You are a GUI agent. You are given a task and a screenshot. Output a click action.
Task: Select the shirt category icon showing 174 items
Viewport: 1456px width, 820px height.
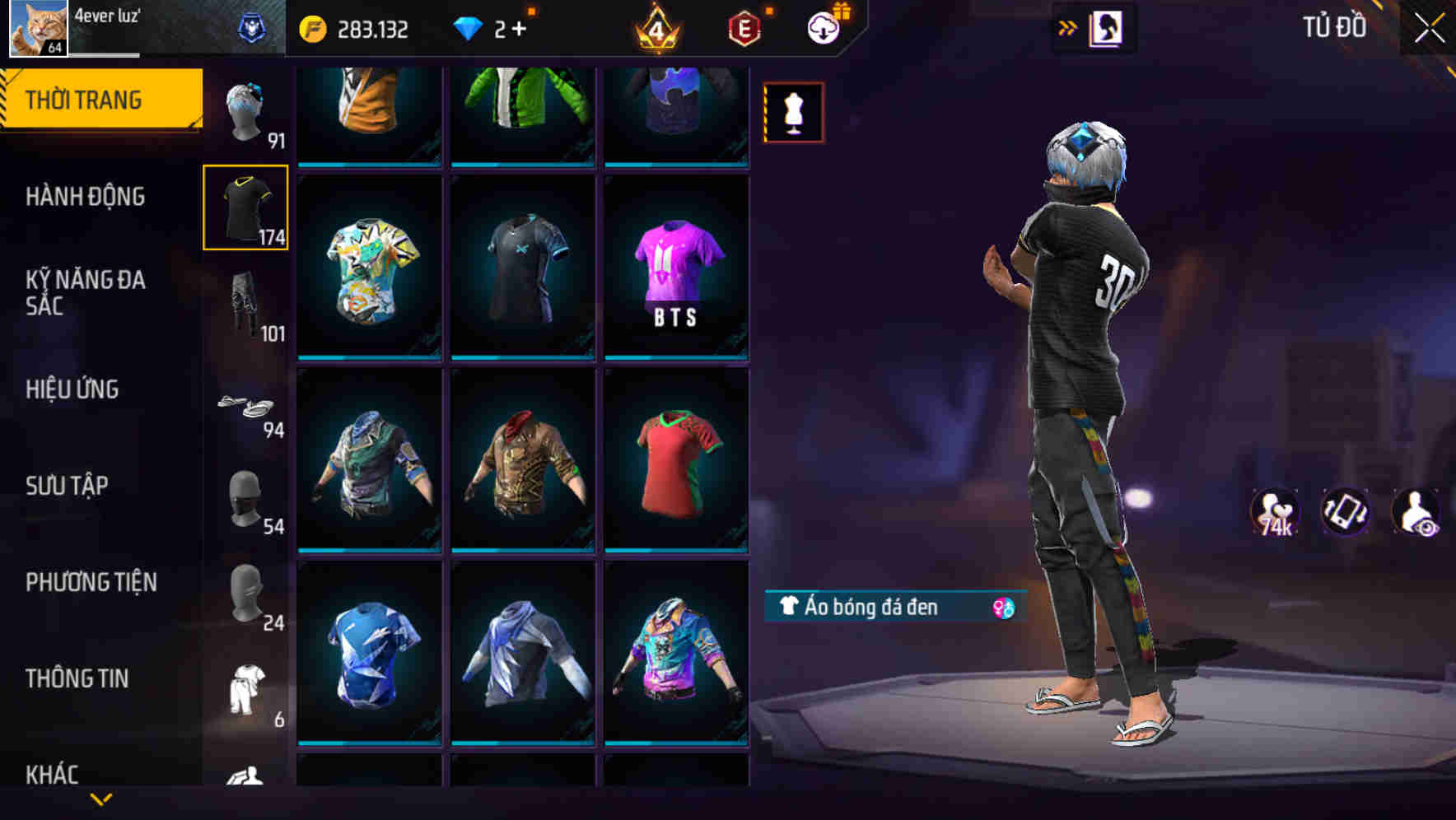[245, 208]
